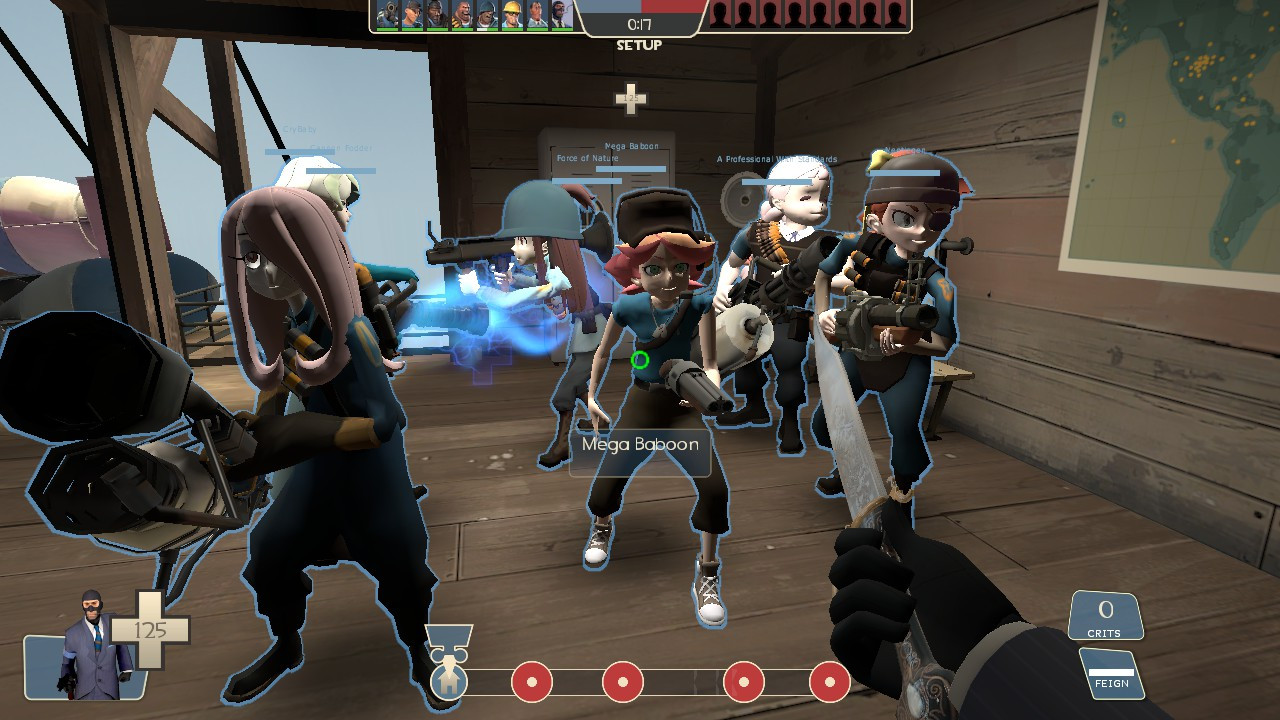Select the Pyro class portrait icon
This screenshot has height=720, width=1280.
(x=385, y=13)
